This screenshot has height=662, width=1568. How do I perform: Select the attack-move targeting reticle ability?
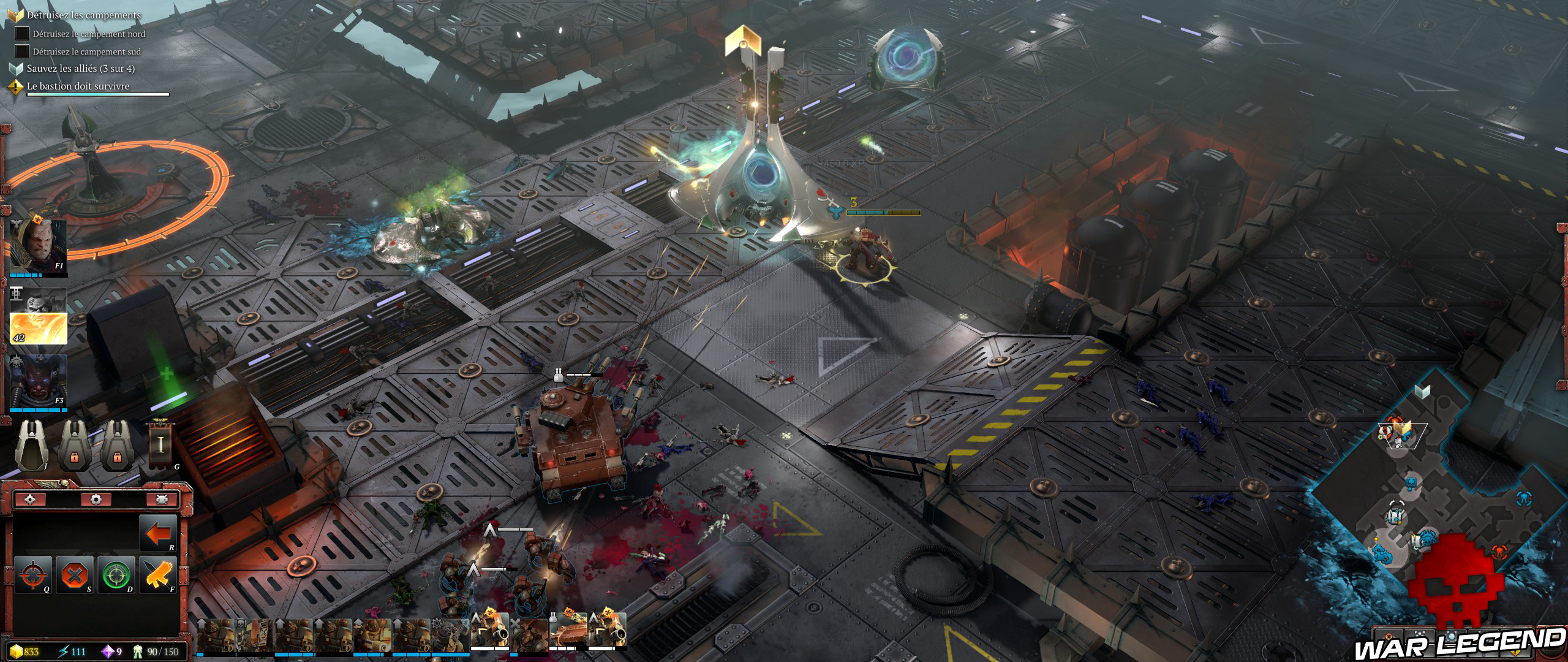32,575
